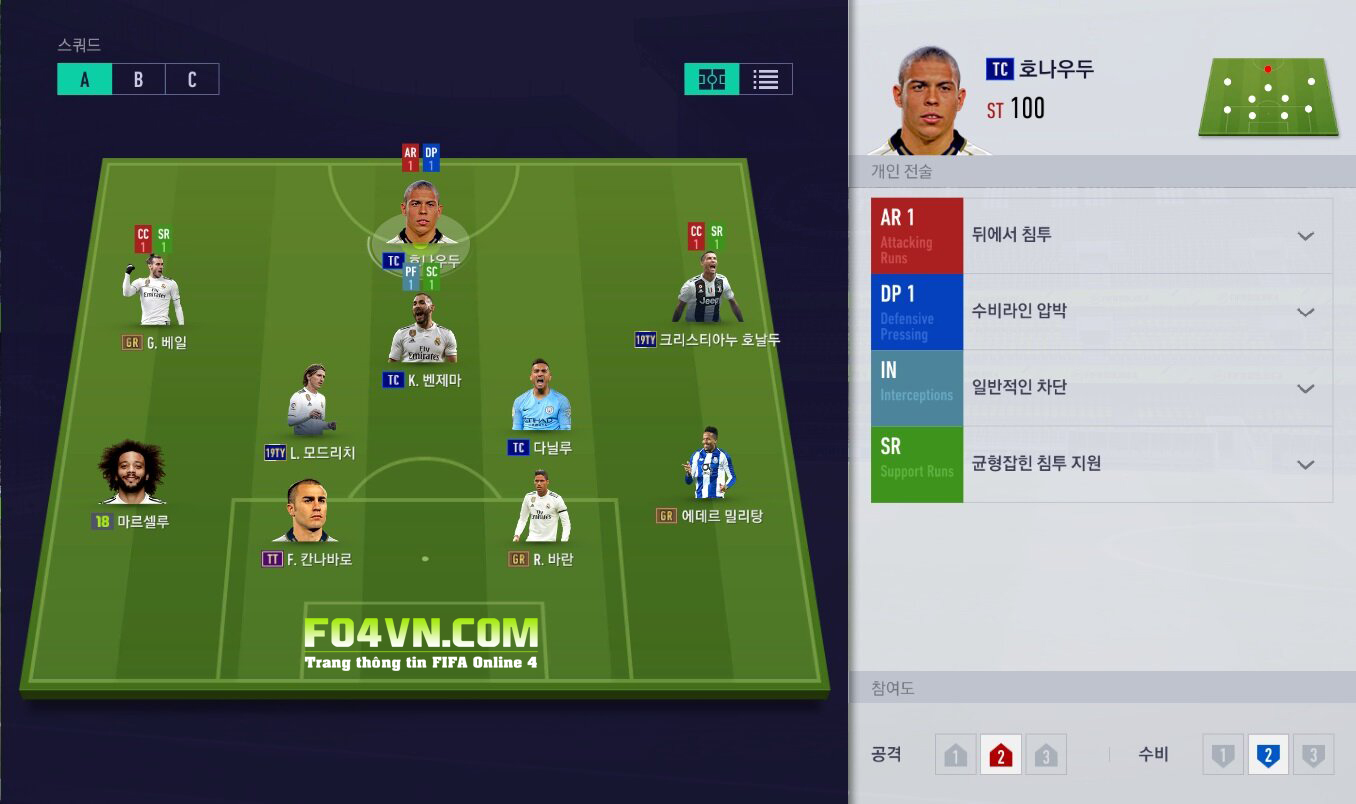Switch to the squad list view

tap(766, 80)
